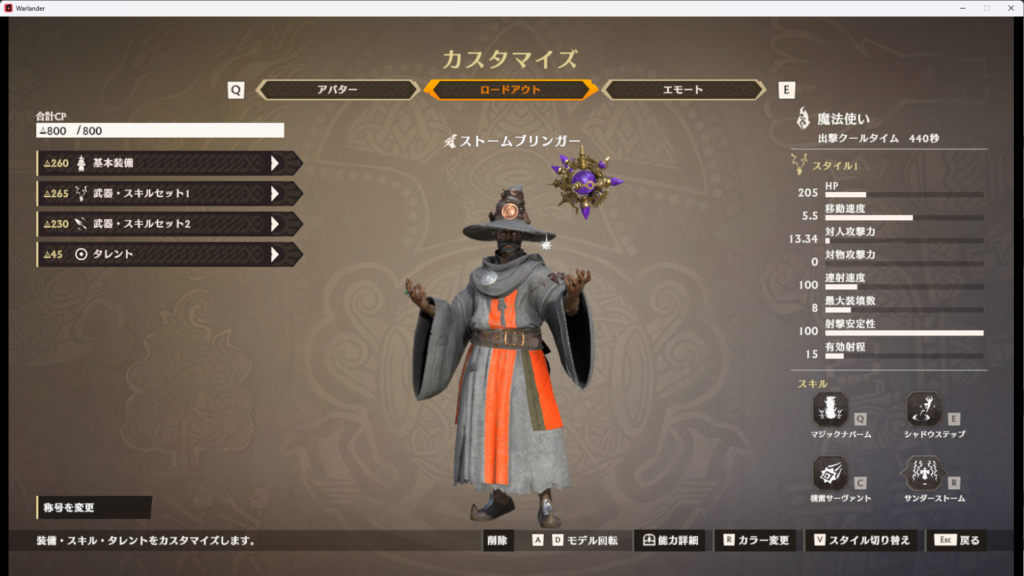Select the ロードアウト tab

(511, 90)
